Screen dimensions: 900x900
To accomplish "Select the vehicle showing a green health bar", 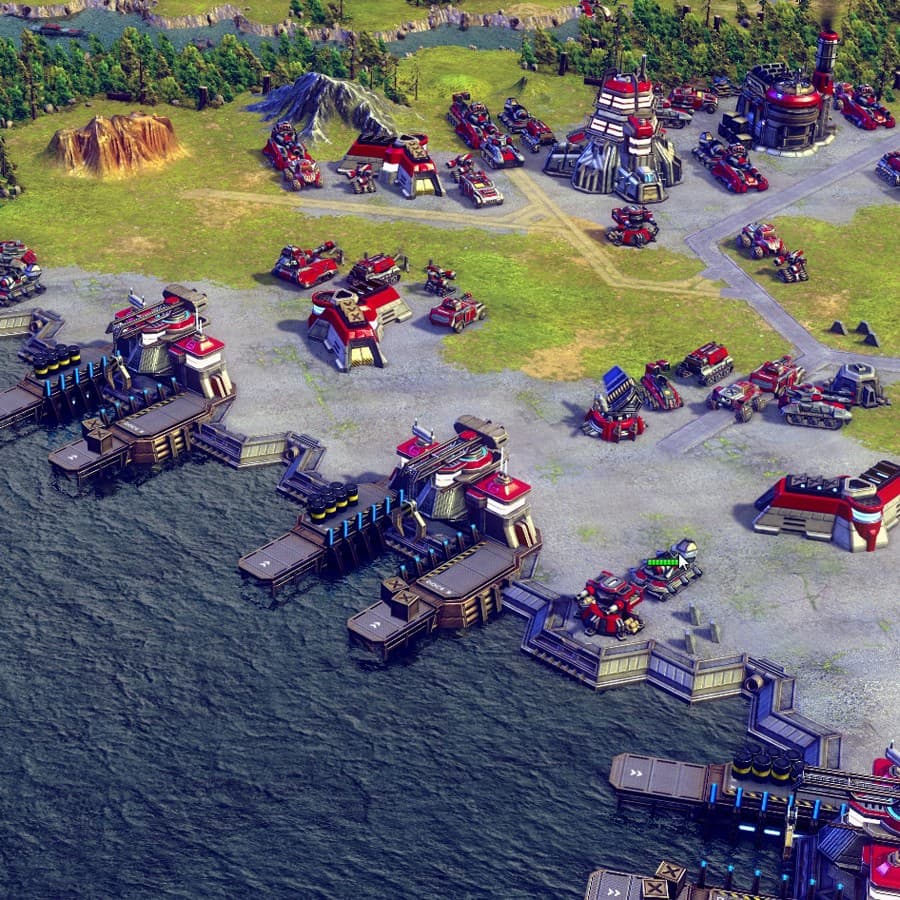I will 665,577.
